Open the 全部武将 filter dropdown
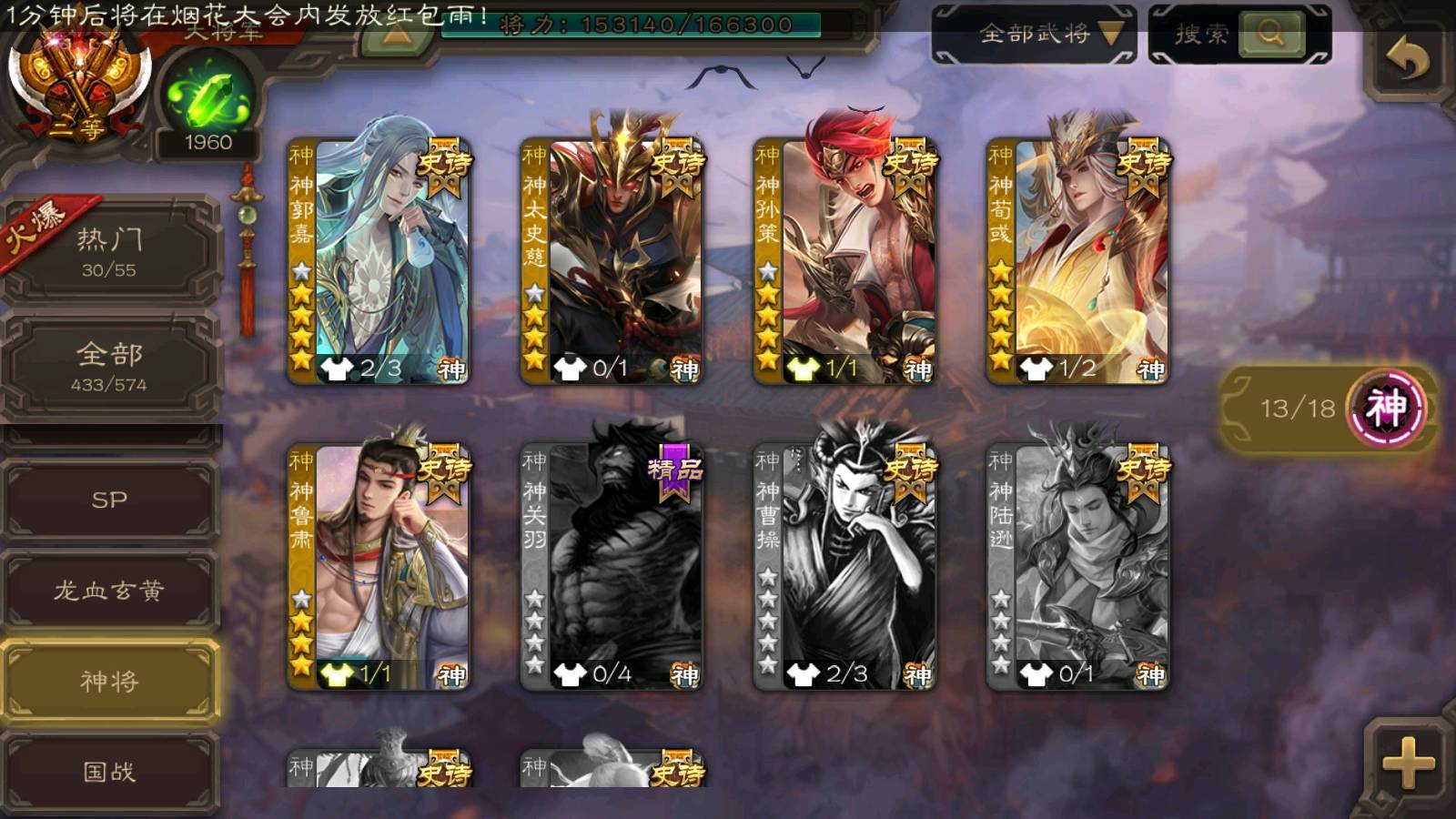This screenshot has height=819, width=1456. click(x=1035, y=35)
